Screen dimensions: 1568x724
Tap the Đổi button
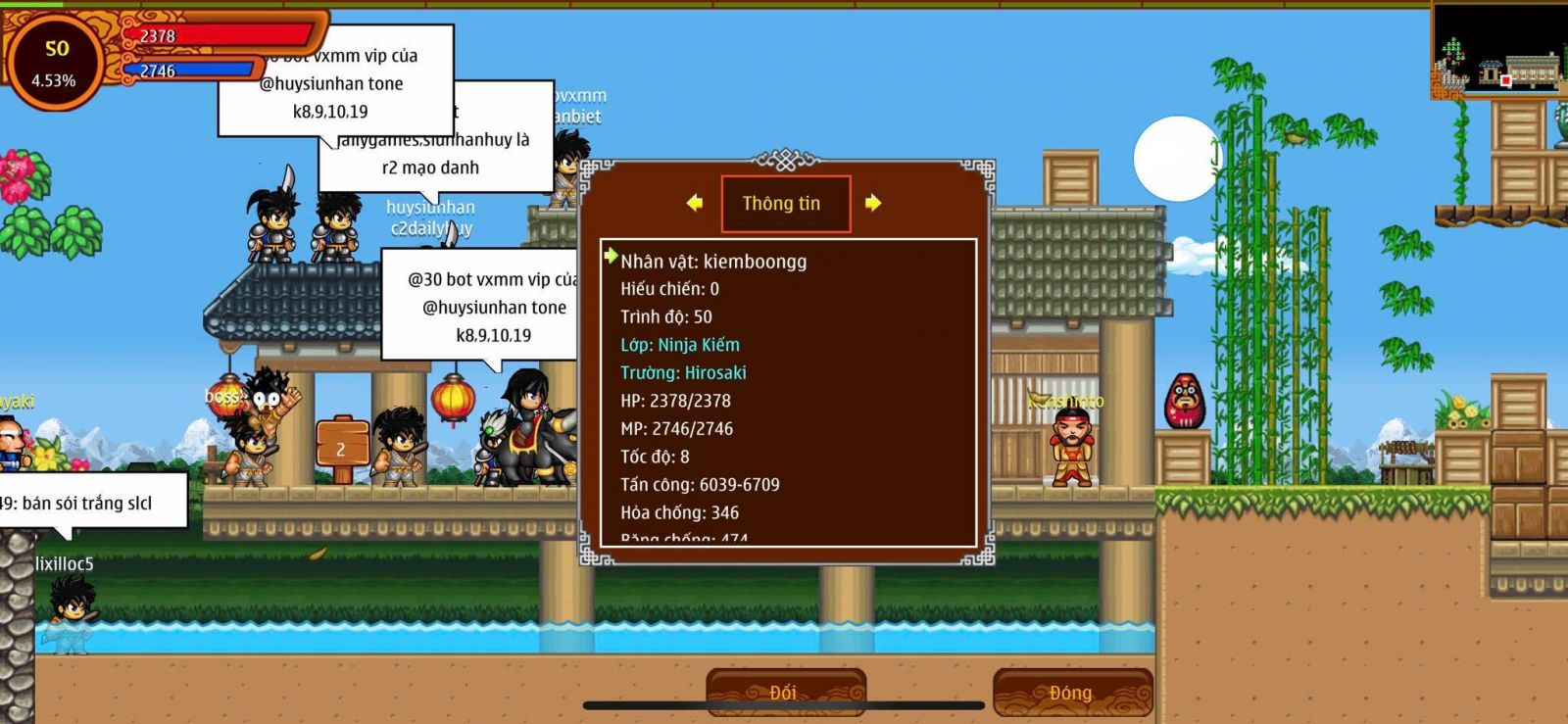(x=785, y=693)
